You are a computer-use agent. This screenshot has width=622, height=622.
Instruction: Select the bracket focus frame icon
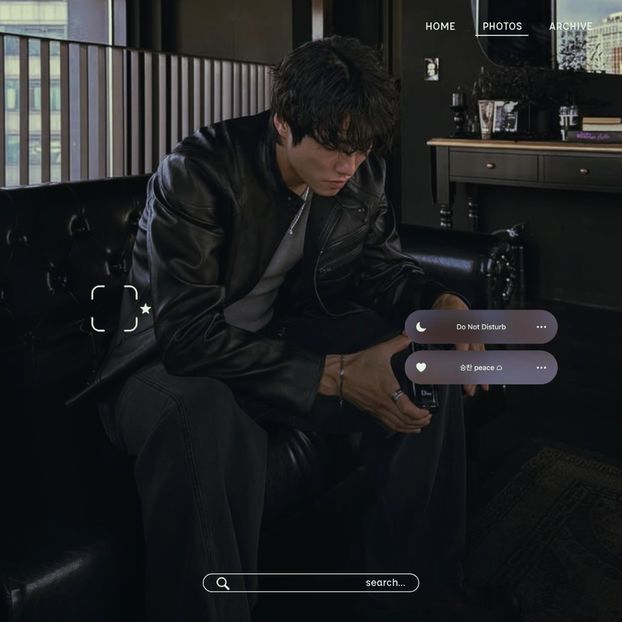pyautogui.click(x=114, y=308)
